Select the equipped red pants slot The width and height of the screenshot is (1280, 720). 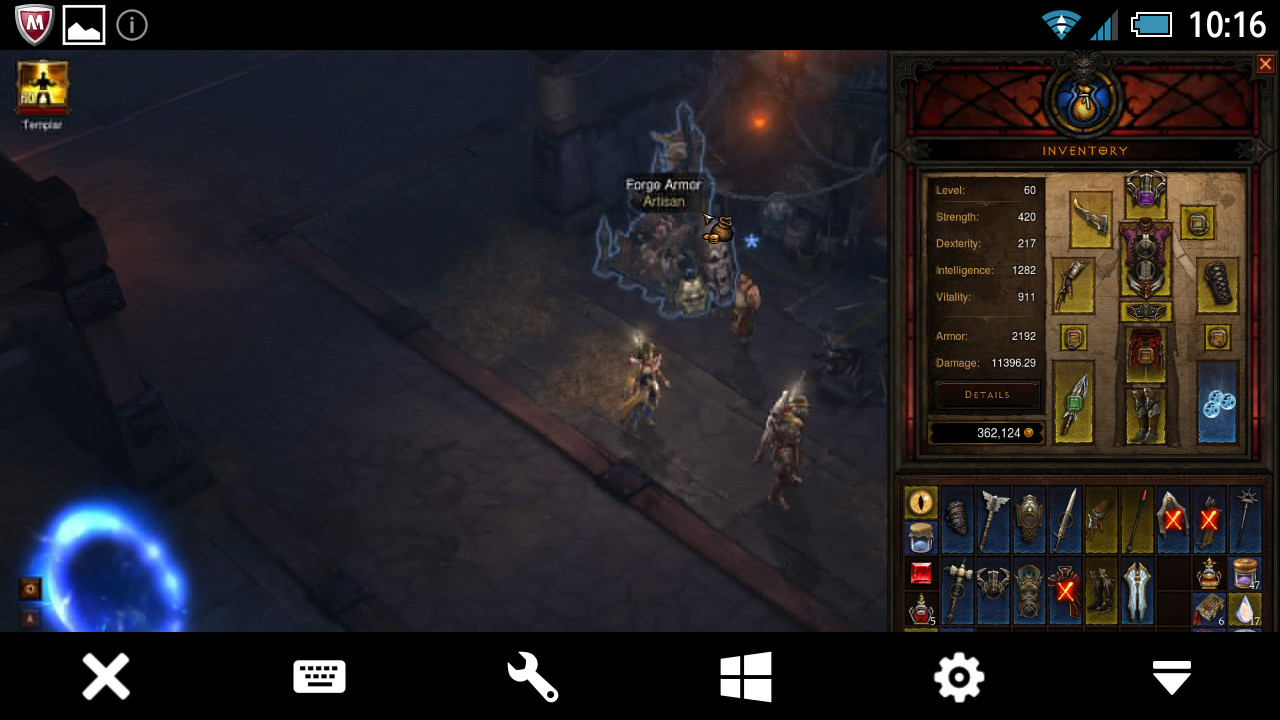1145,355
